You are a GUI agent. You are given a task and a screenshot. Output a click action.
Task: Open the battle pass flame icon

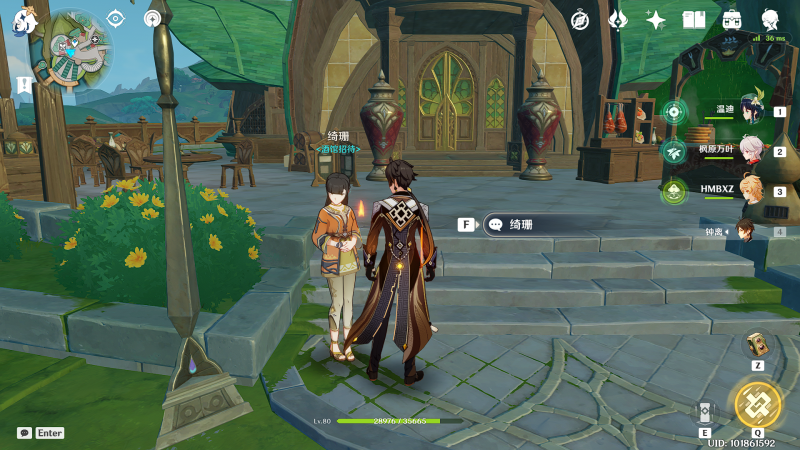[x=618, y=19]
